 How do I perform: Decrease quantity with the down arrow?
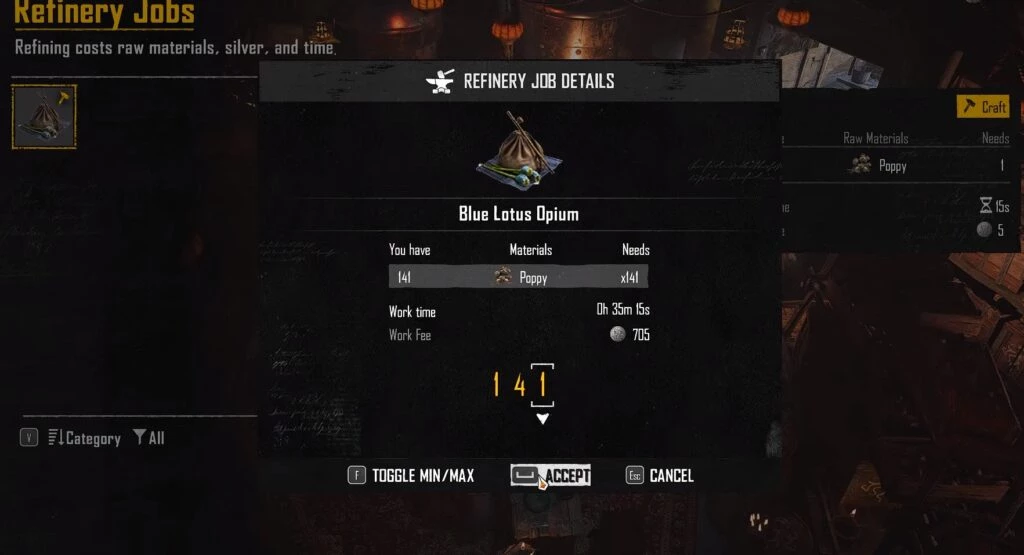(x=542, y=419)
